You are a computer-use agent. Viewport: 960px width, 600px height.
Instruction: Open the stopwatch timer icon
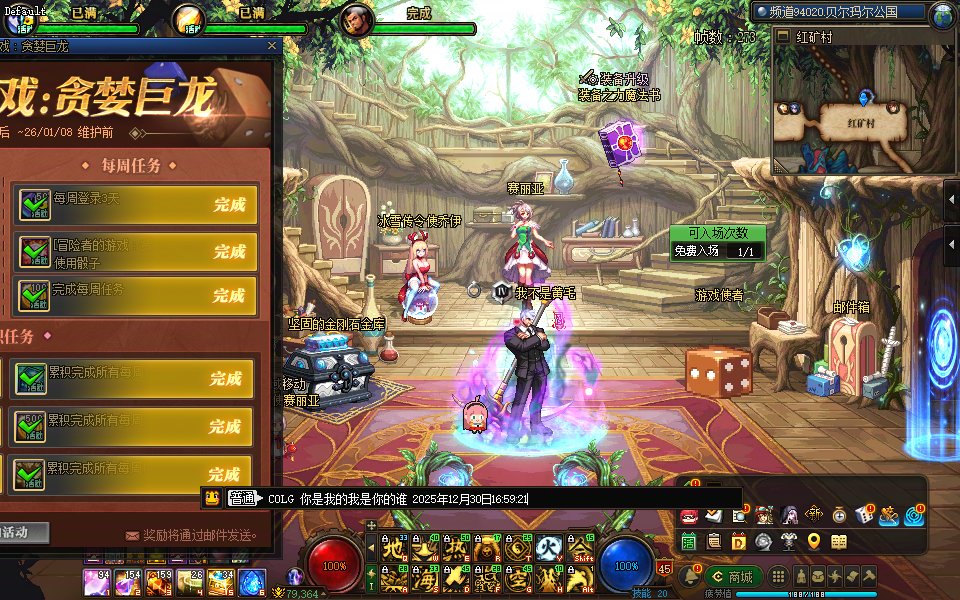[839, 515]
